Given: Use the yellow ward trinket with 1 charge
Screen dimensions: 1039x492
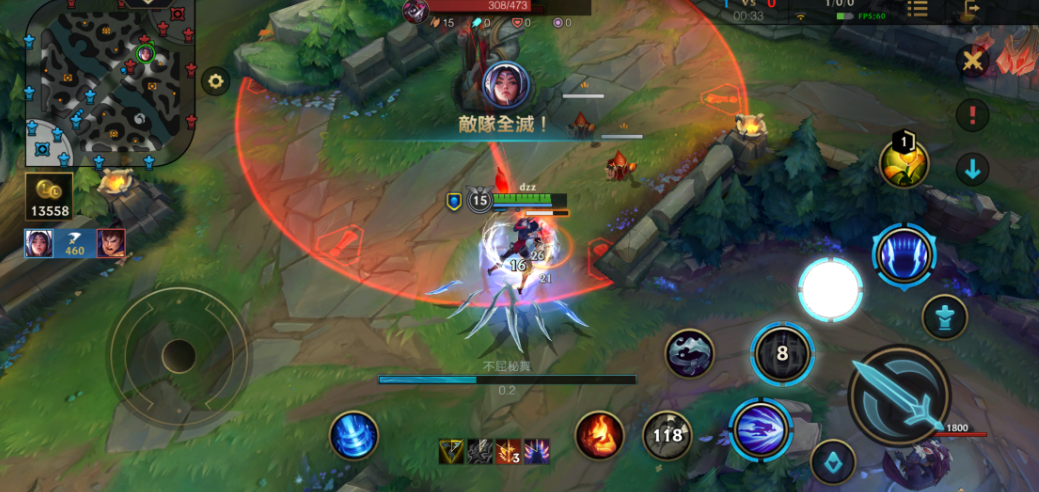Looking at the screenshot, I should click(x=904, y=161).
